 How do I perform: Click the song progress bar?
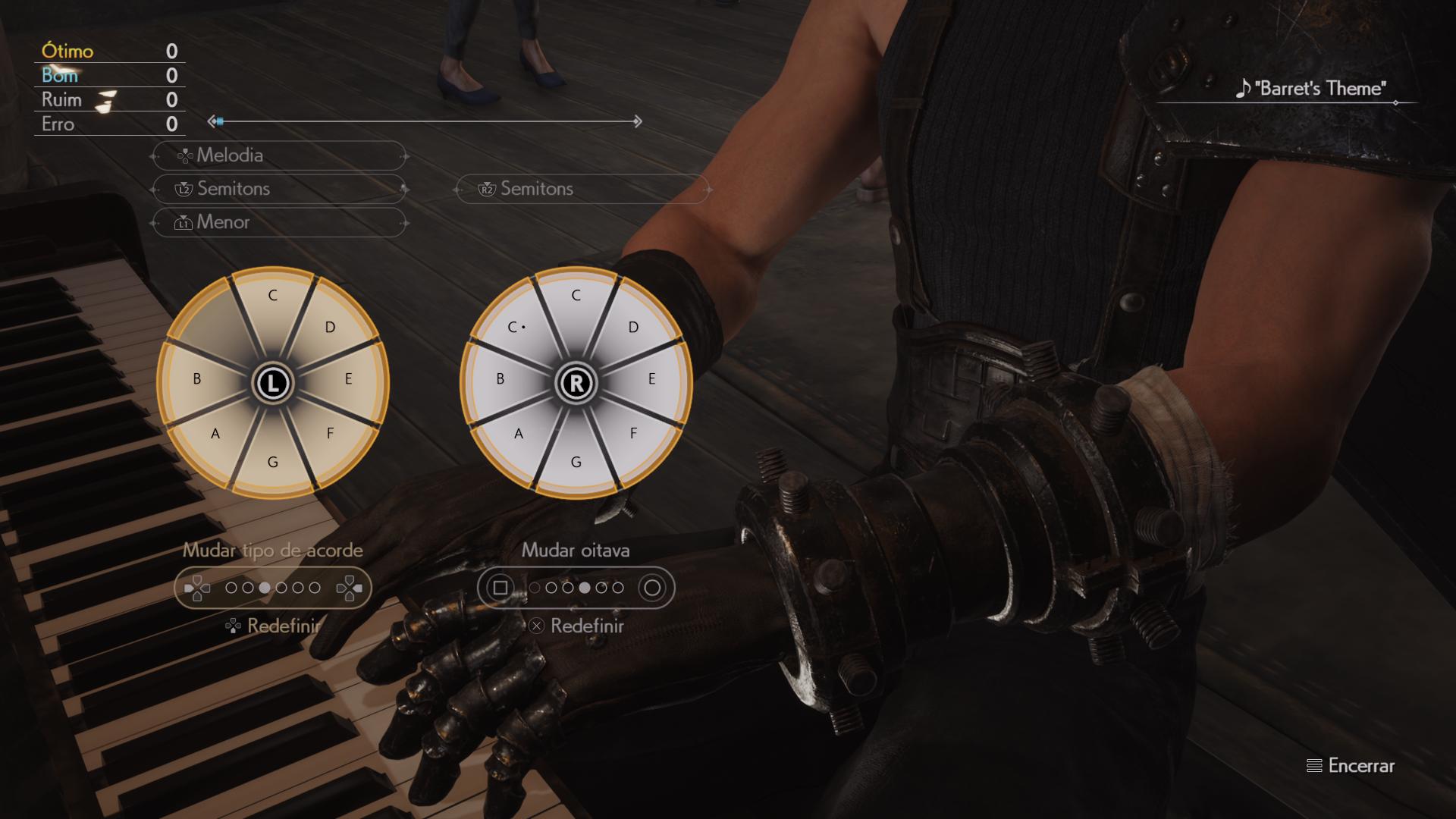(425, 121)
